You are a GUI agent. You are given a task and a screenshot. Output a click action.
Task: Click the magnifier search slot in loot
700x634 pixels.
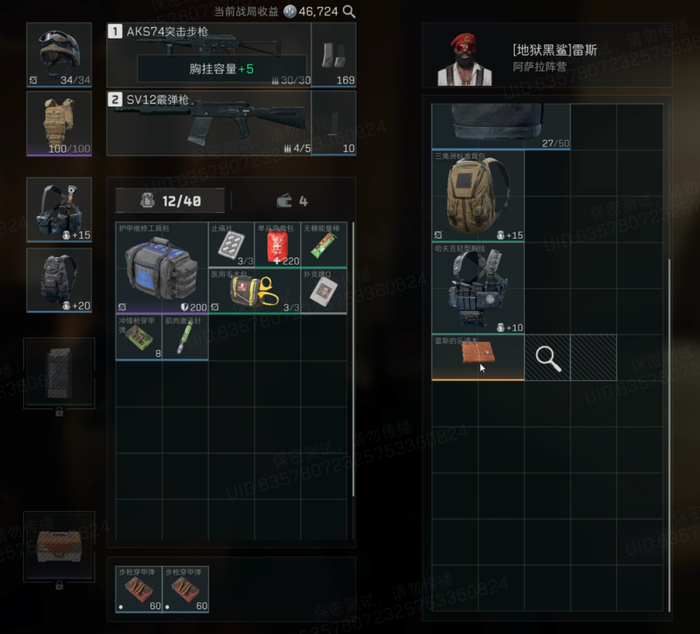[548, 358]
